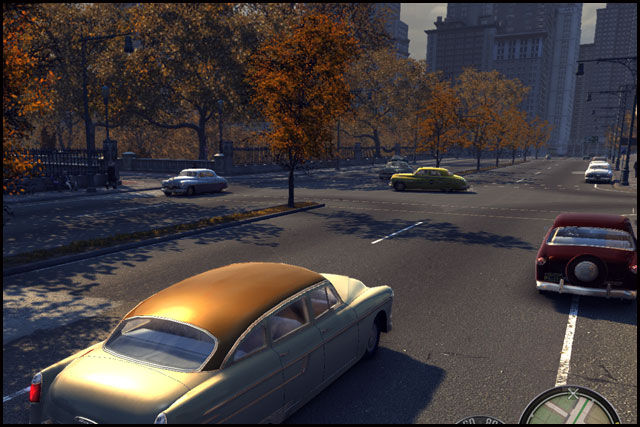
Task: Open the circular minimap radar
Action: pos(569,408)
